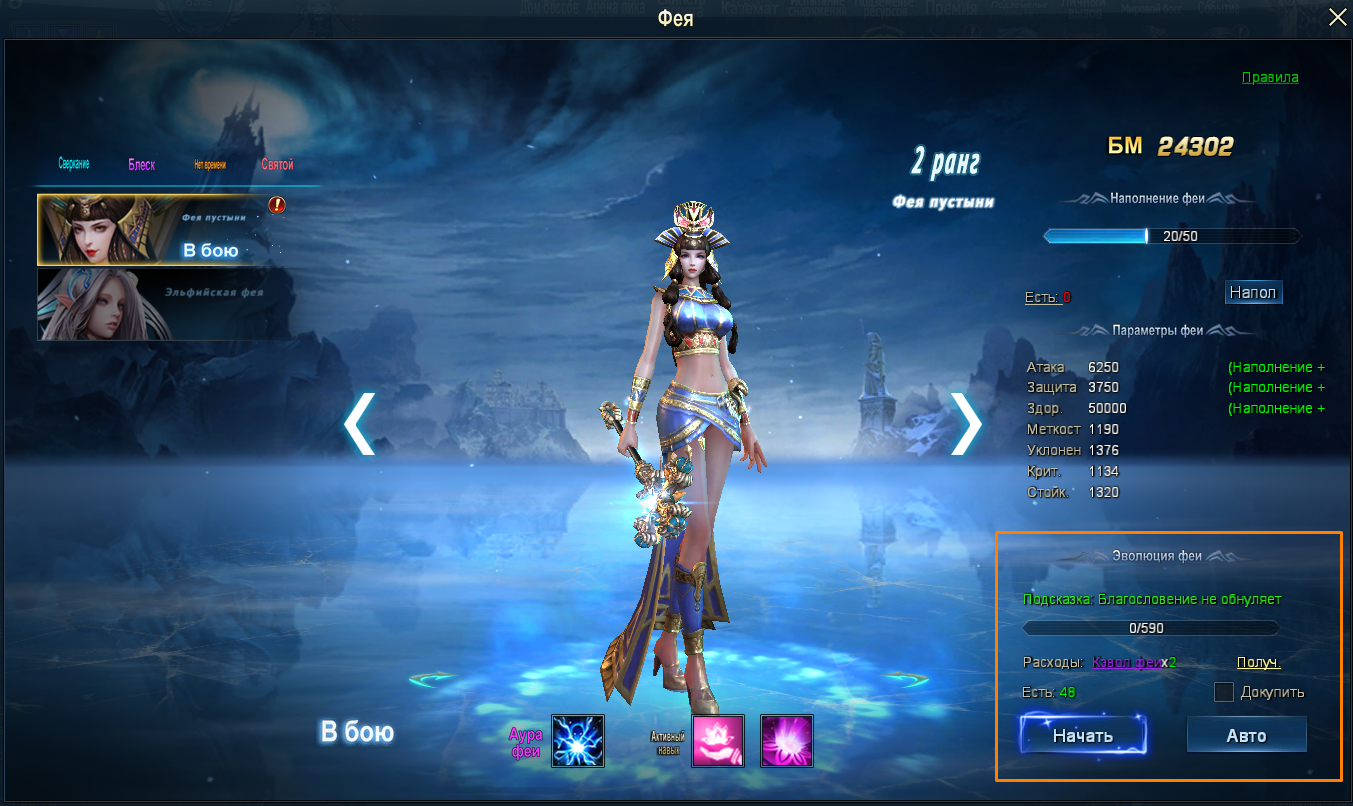Switch to the Святой tab
This screenshot has height=806, width=1353.
(277, 165)
